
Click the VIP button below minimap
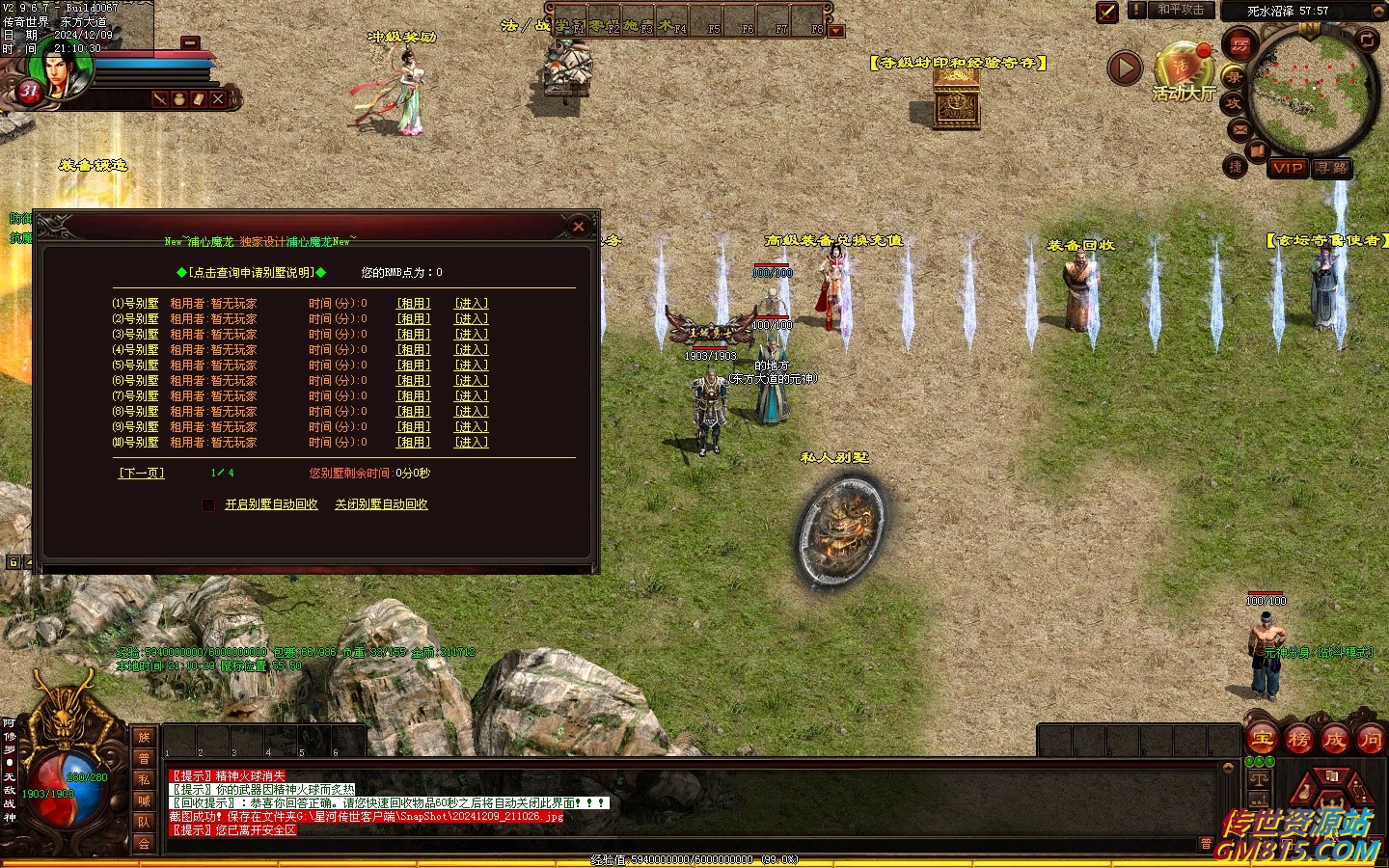1288,168
